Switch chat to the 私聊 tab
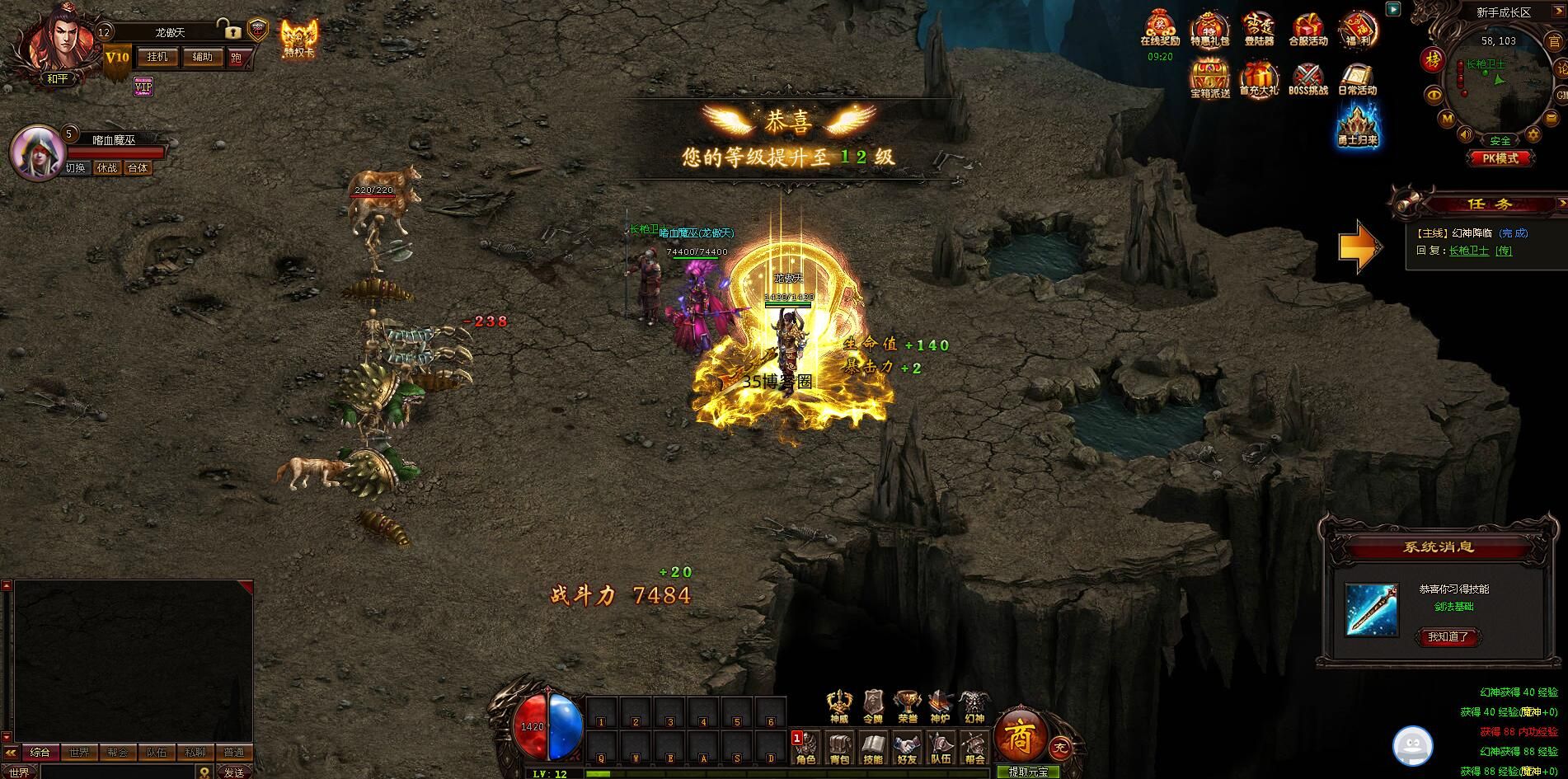Viewport: 1568px width, 779px height. [195, 752]
